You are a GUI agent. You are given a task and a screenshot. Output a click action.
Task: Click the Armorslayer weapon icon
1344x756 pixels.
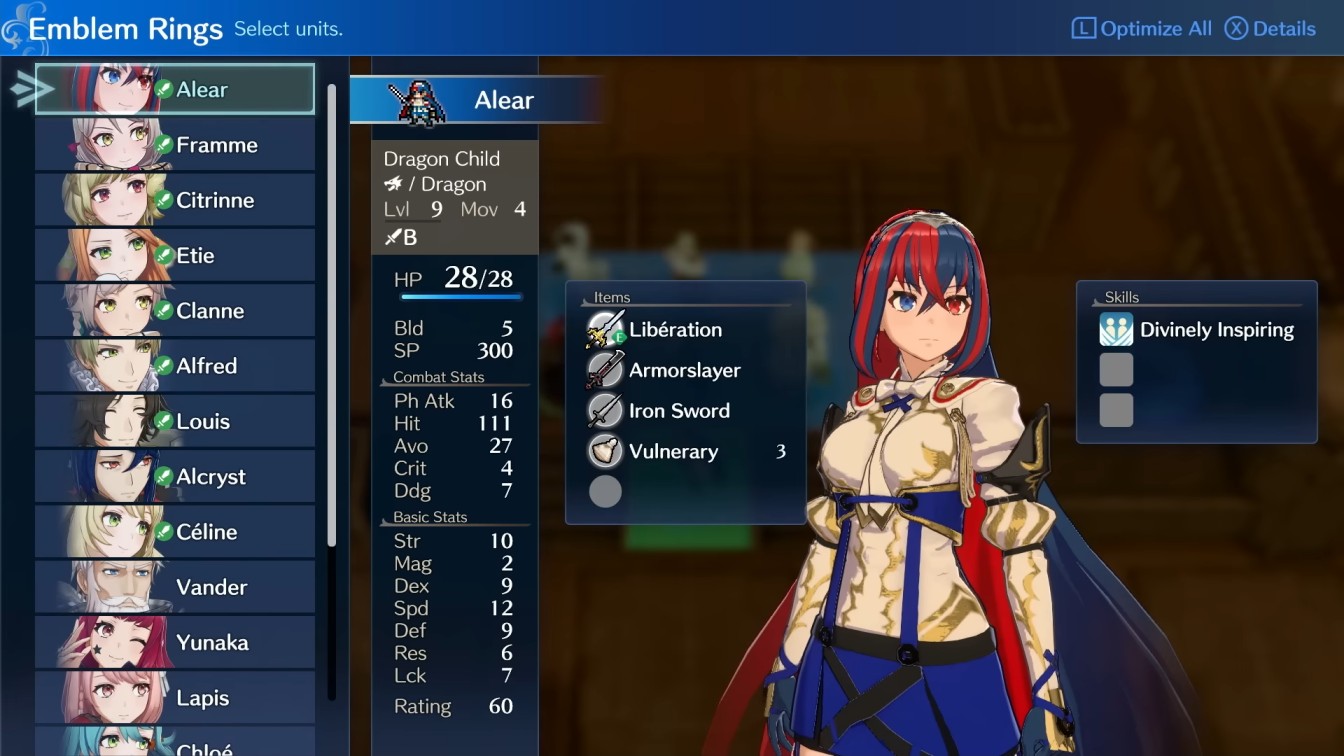(604, 369)
